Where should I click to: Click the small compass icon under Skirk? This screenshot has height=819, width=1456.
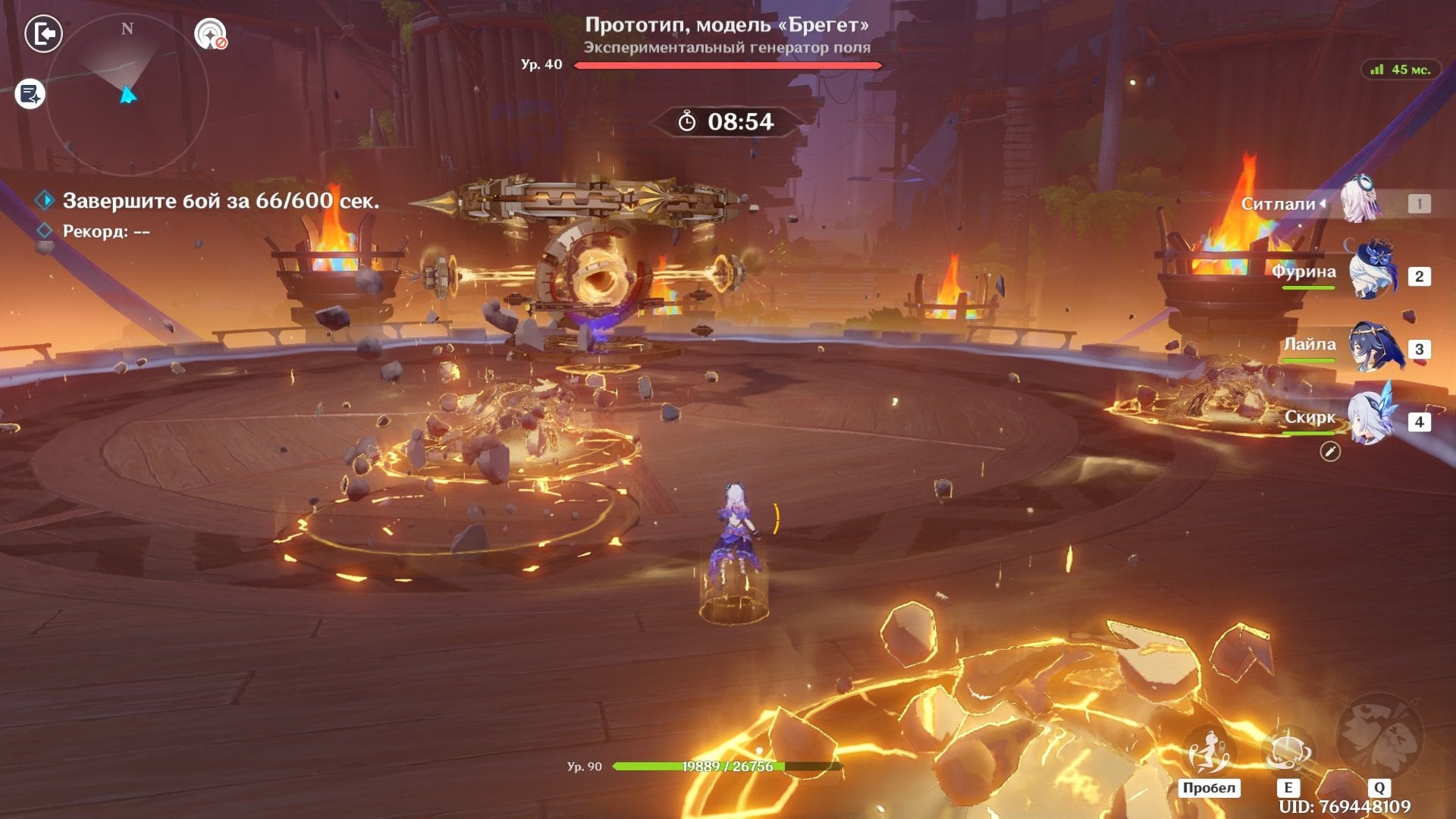pos(1330,452)
